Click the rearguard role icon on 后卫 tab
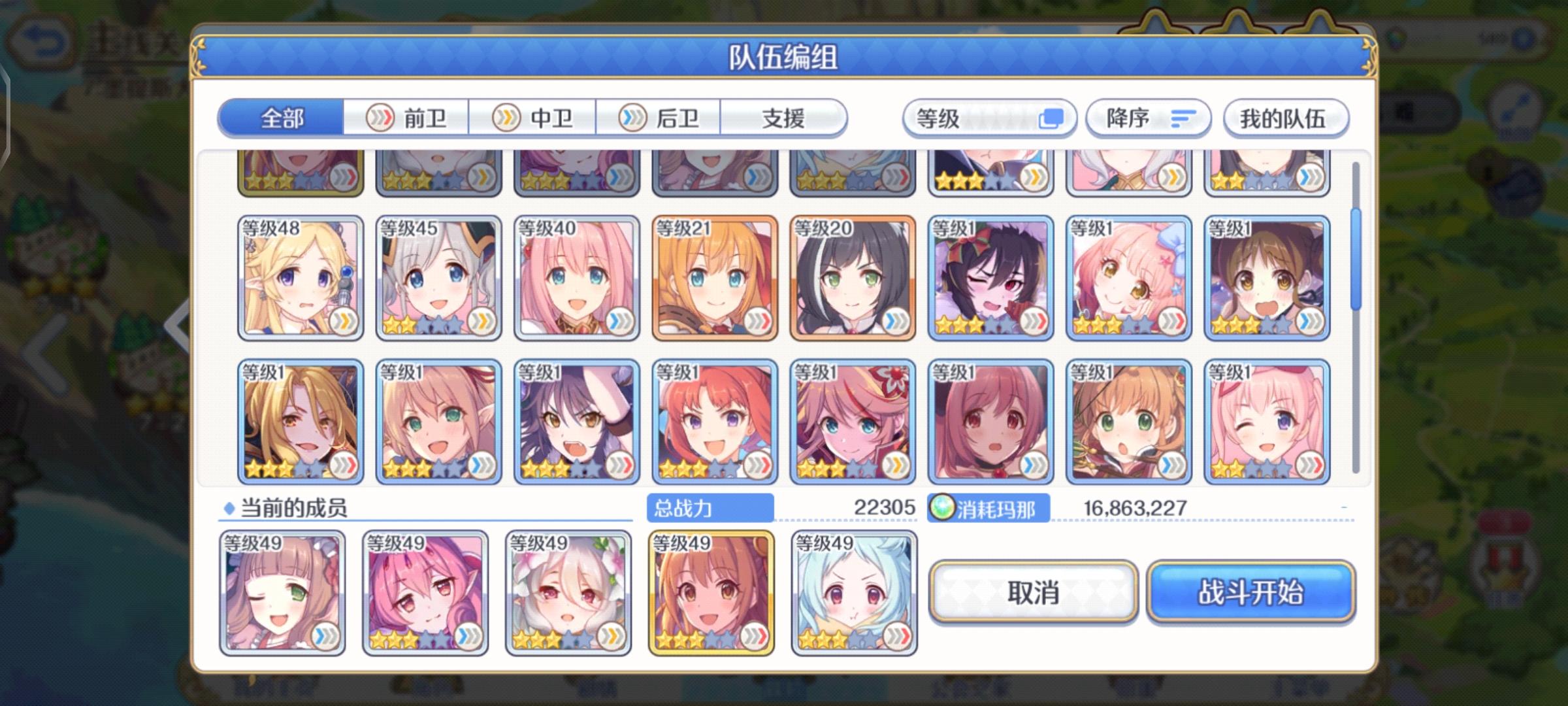 click(x=631, y=118)
